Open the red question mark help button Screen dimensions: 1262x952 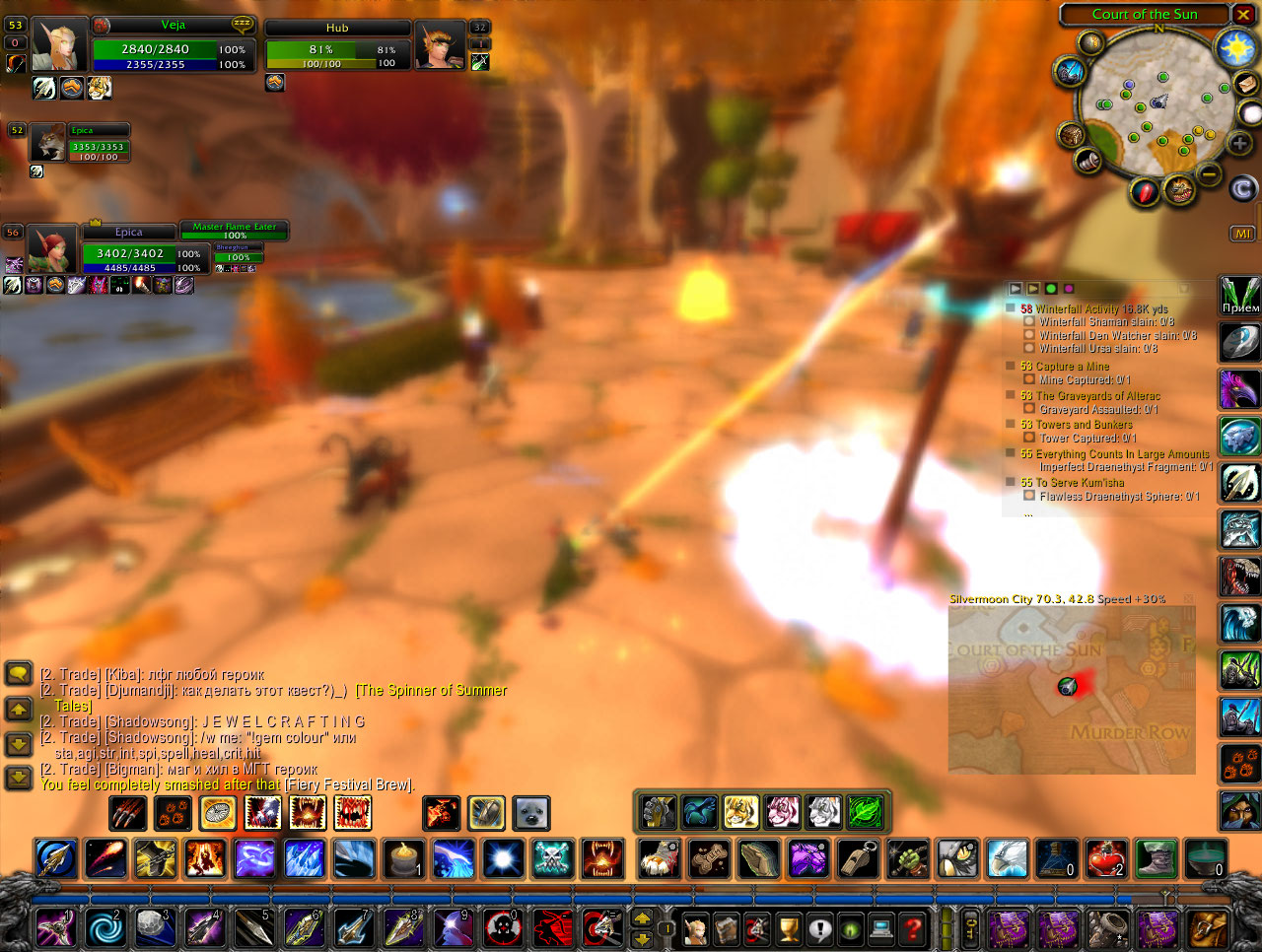pos(913,927)
